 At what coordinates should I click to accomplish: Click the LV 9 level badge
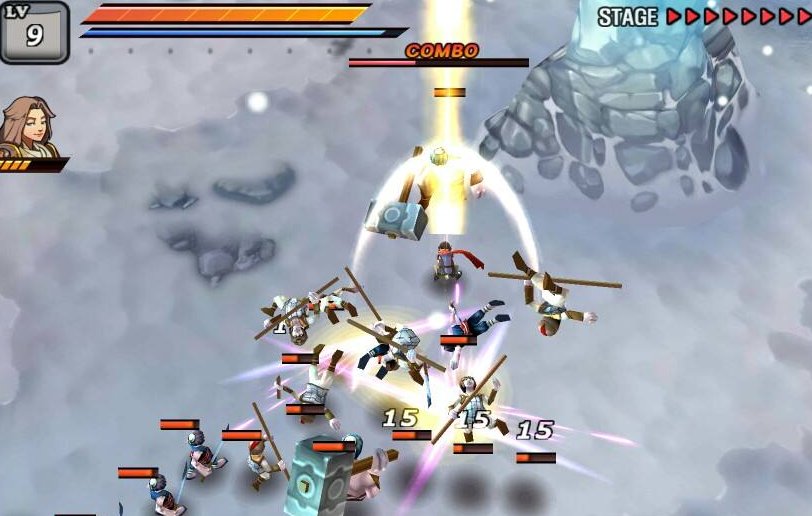click(x=34, y=32)
